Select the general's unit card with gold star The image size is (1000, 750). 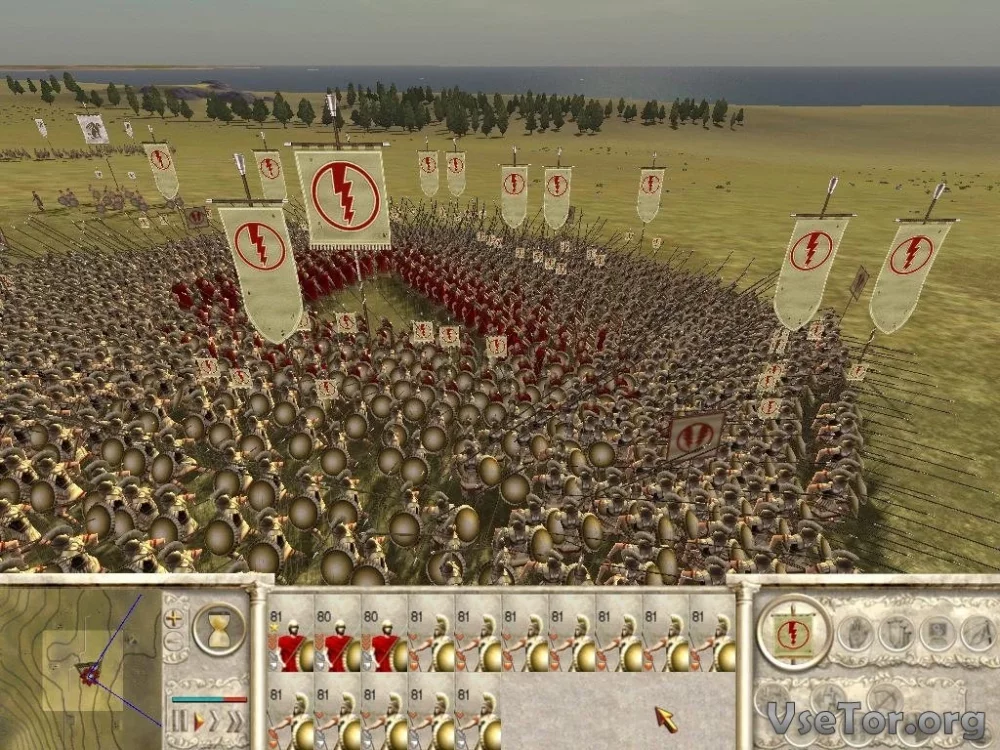(x=292, y=634)
